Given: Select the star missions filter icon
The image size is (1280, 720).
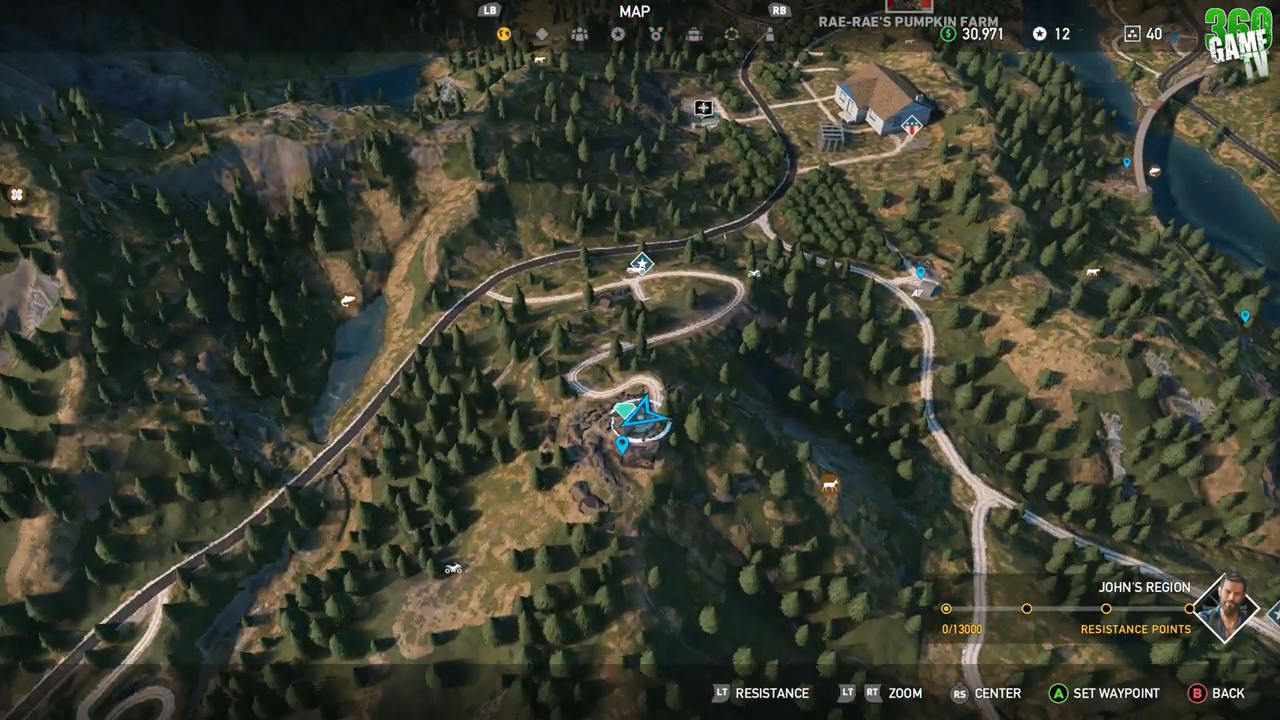Looking at the screenshot, I should (x=617, y=33).
